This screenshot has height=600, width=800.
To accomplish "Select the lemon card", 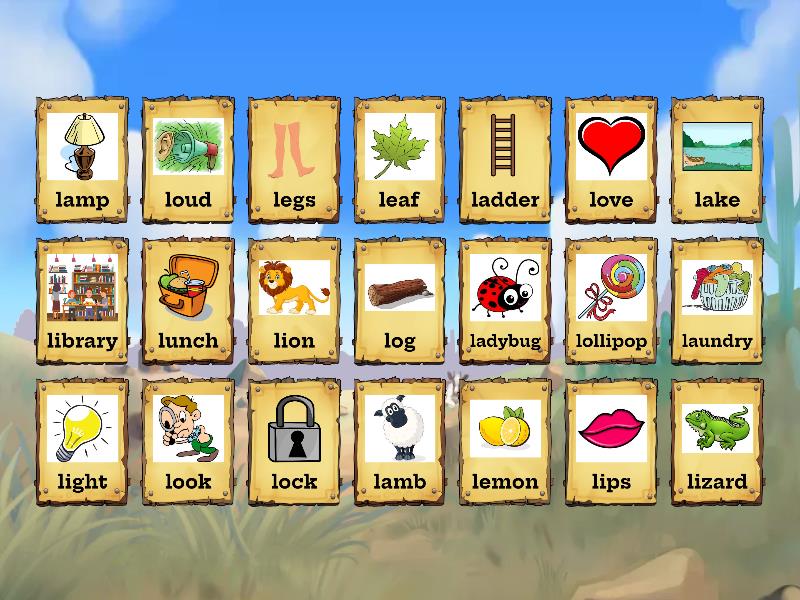I will click(505, 442).
